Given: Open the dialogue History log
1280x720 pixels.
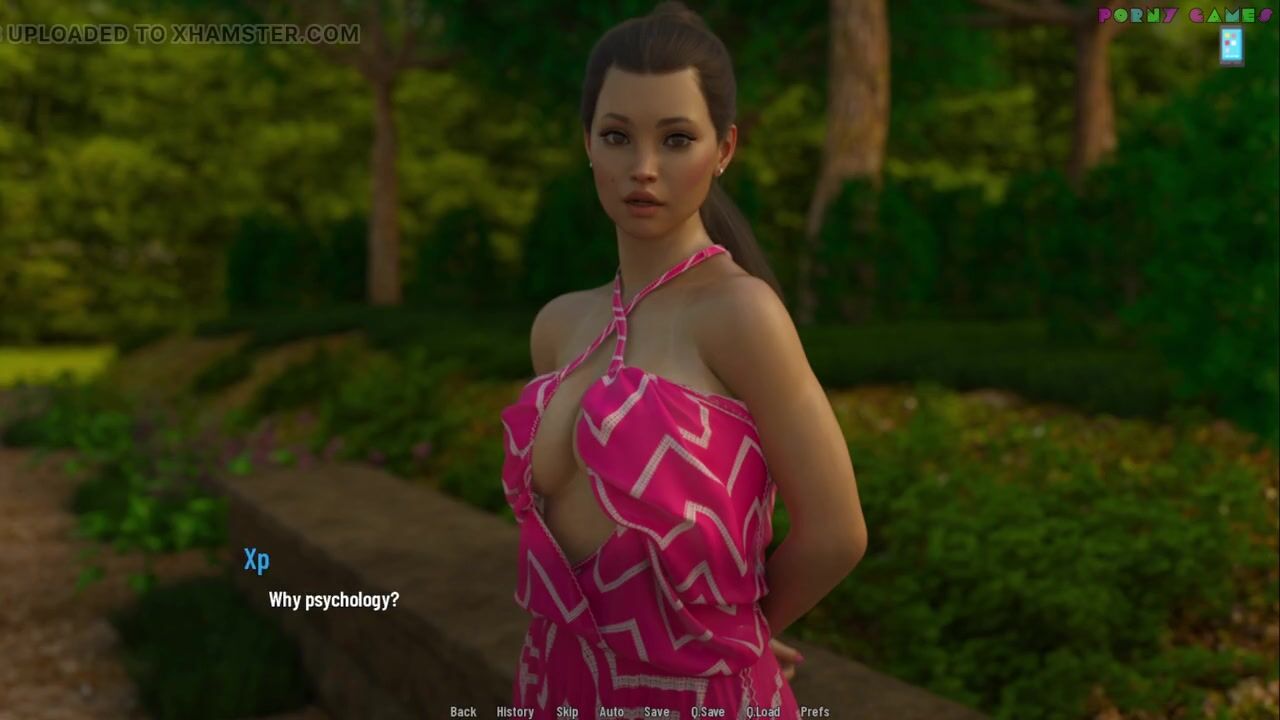Looking at the screenshot, I should pos(515,712).
